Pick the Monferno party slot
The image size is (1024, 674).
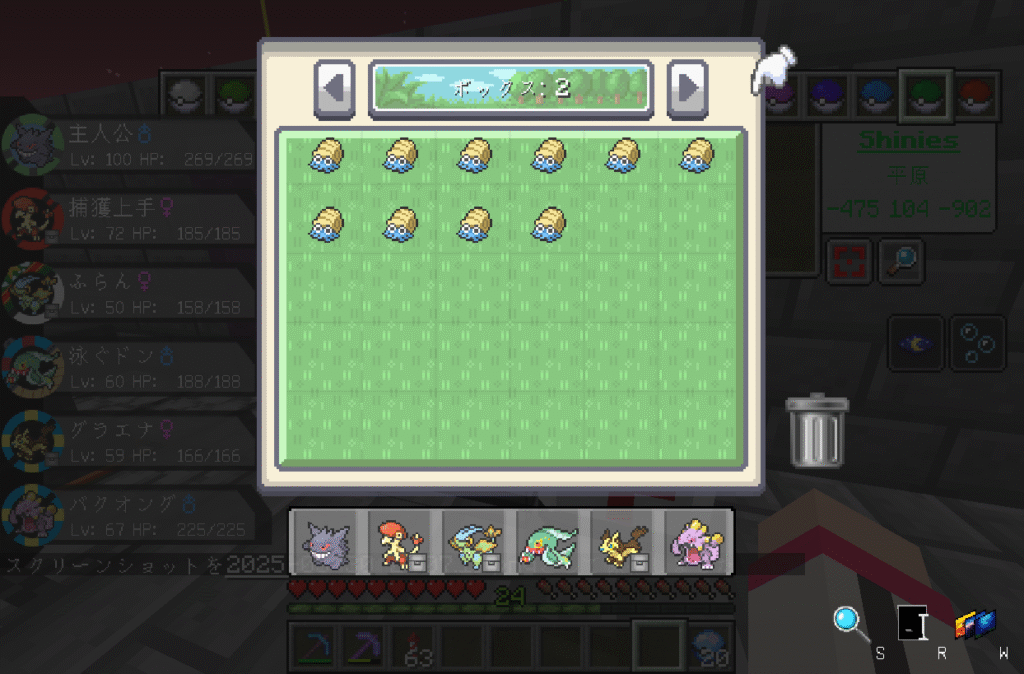pyautogui.click(x=401, y=541)
